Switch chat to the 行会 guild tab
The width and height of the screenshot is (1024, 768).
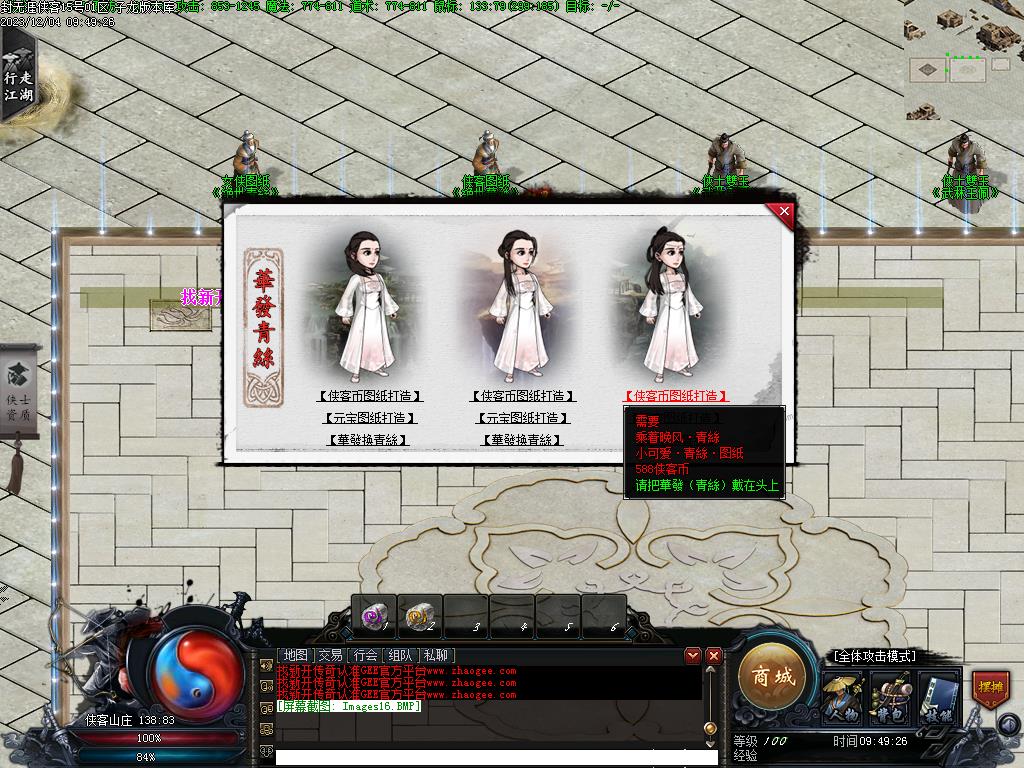[x=366, y=655]
